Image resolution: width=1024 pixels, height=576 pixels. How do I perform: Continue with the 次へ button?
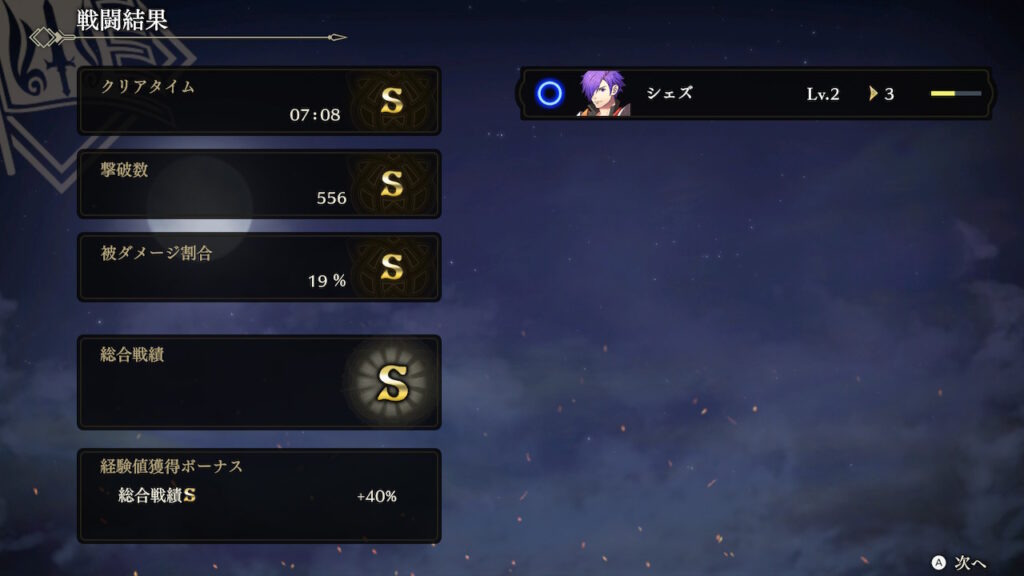pyautogui.click(x=960, y=561)
